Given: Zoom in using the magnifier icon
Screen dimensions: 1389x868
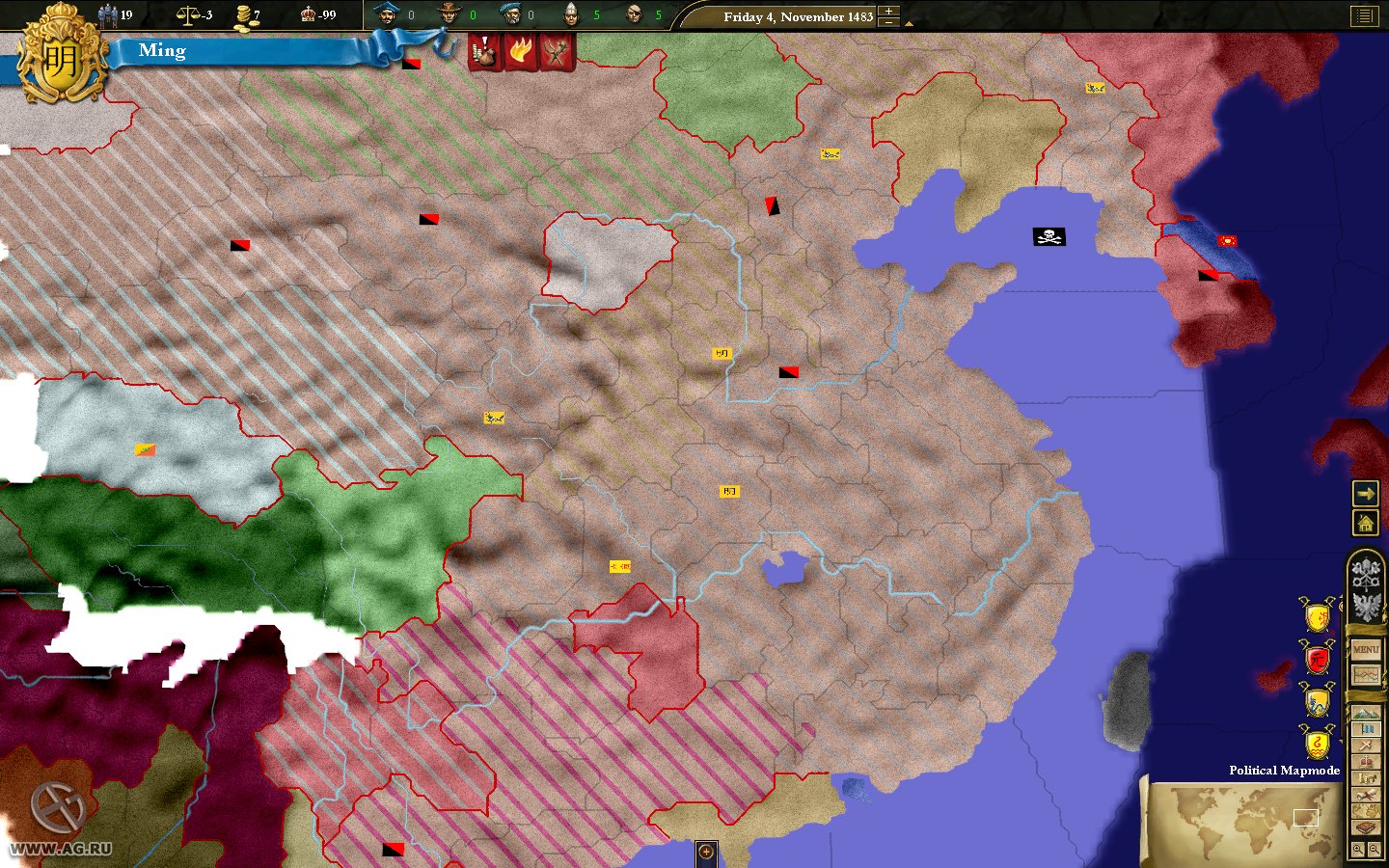Looking at the screenshot, I should (1358, 846).
